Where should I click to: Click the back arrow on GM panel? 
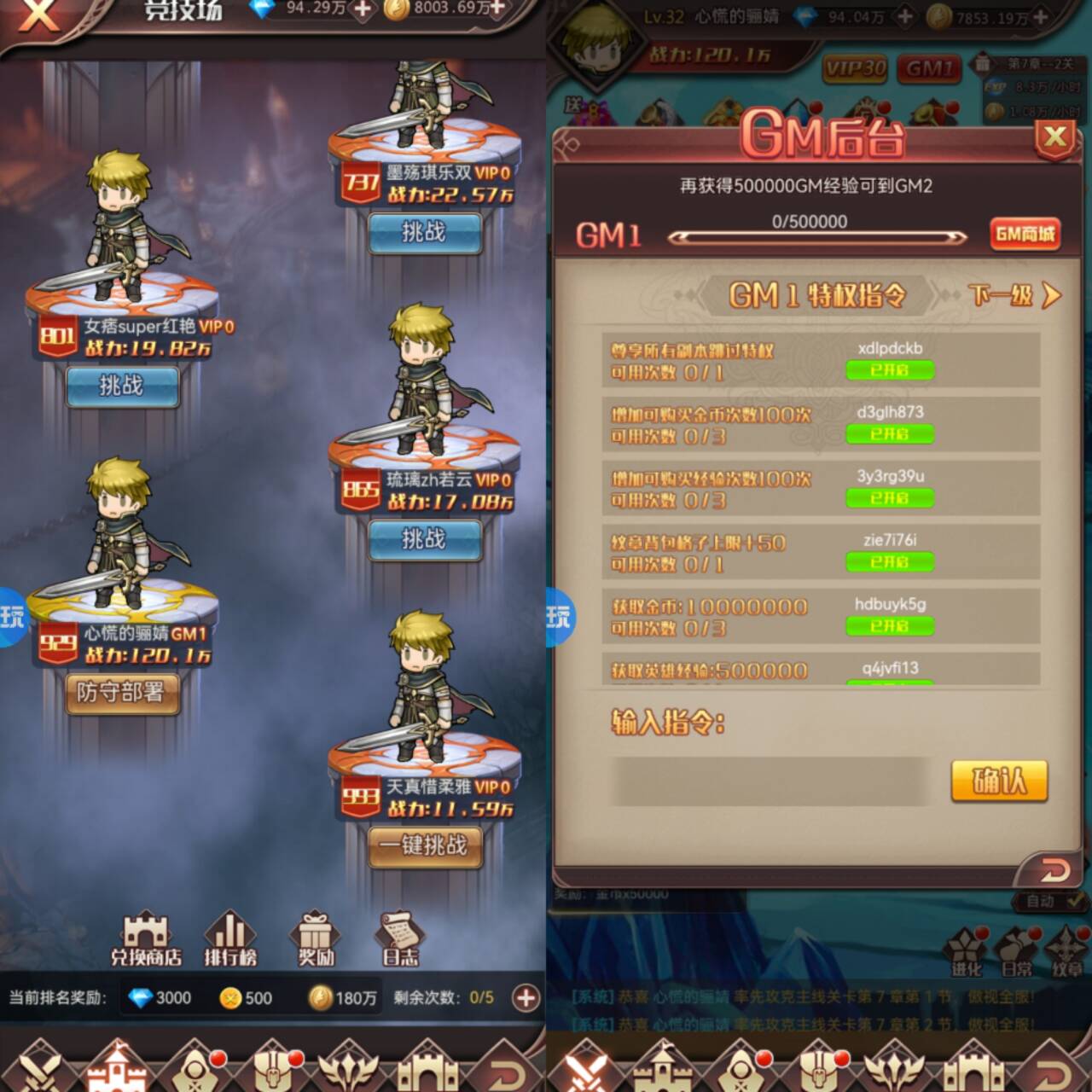pos(1054,870)
